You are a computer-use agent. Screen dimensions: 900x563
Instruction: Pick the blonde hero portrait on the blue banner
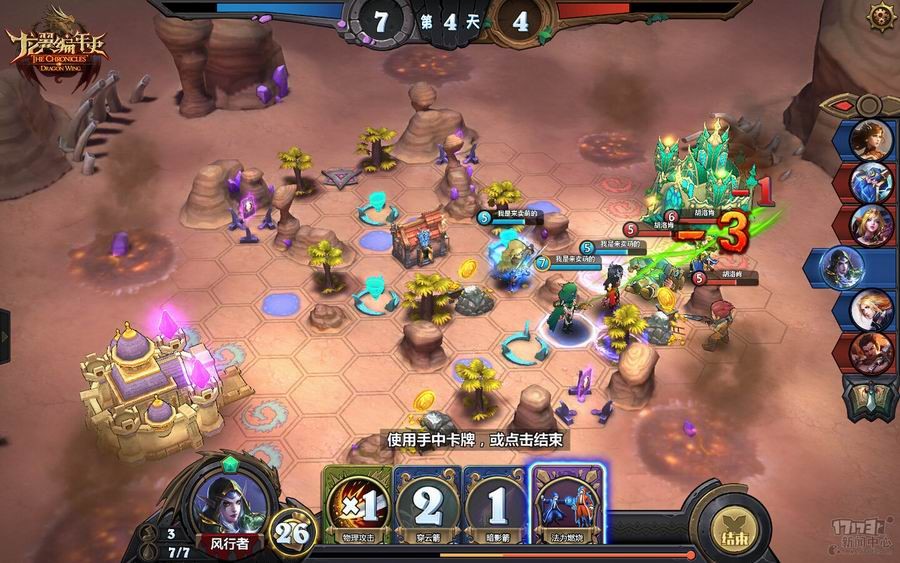872,309
